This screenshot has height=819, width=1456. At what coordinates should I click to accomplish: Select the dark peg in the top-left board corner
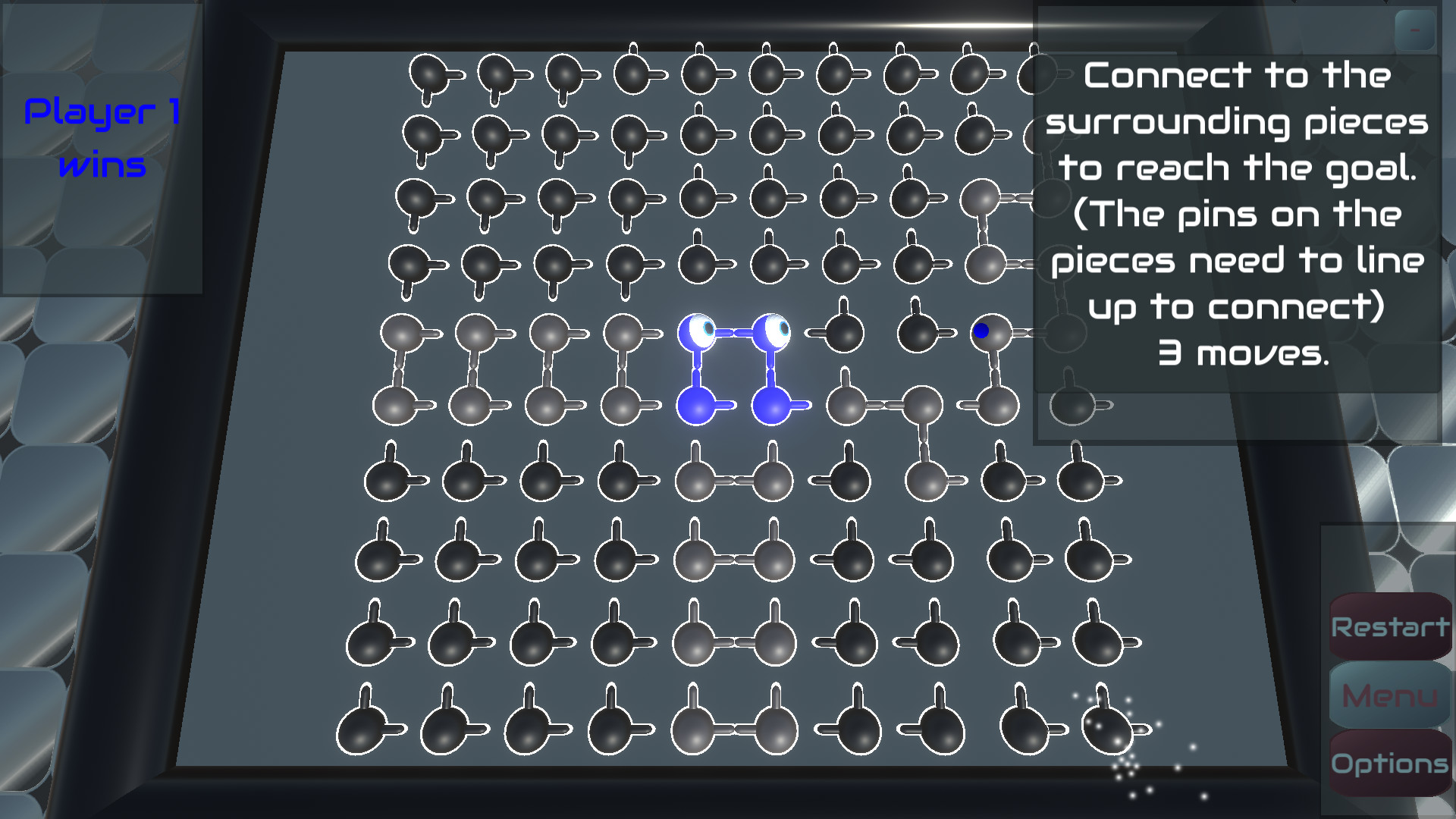click(428, 74)
